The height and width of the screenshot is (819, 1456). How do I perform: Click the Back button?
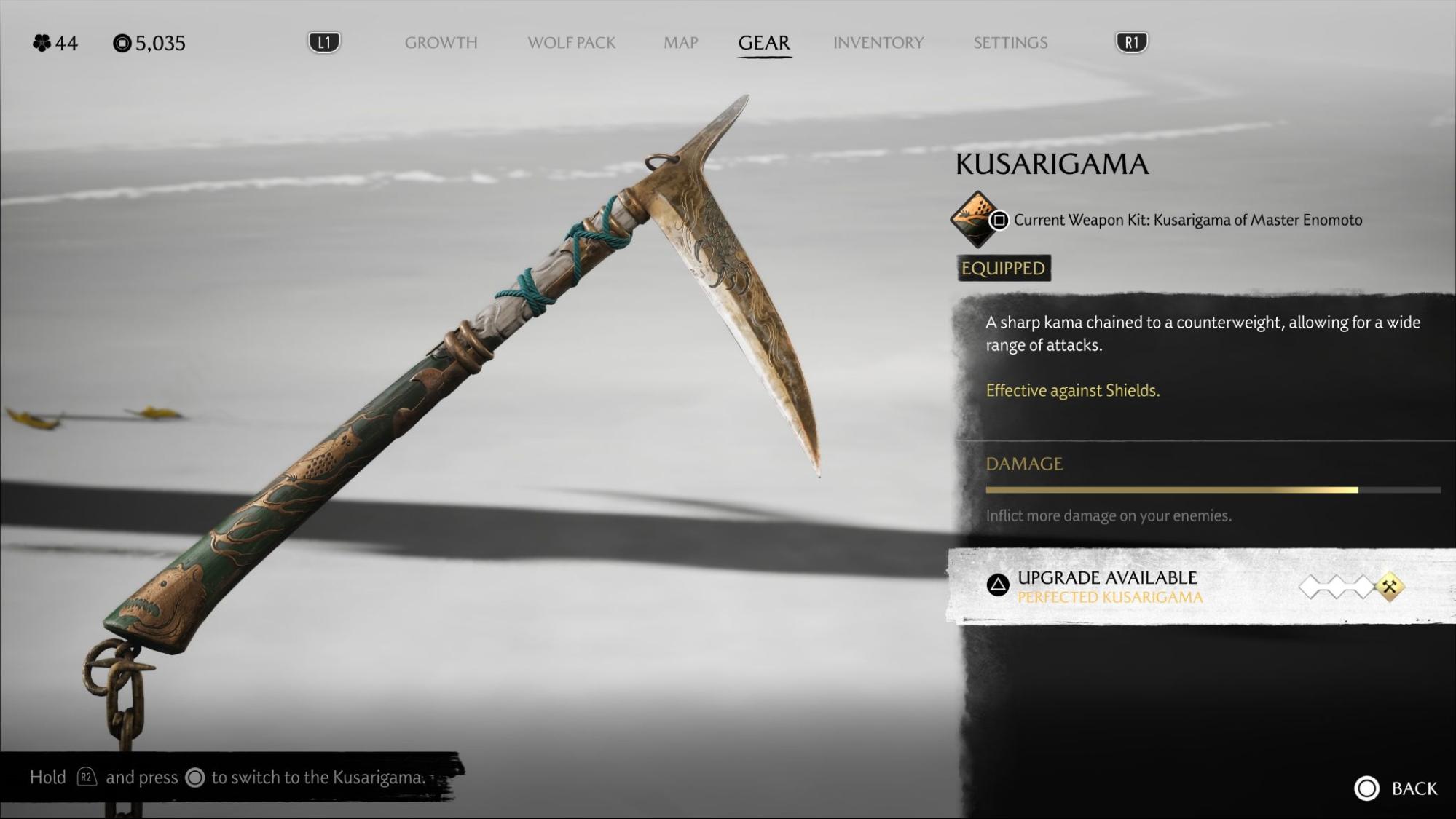pyautogui.click(x=1396, y=788)
